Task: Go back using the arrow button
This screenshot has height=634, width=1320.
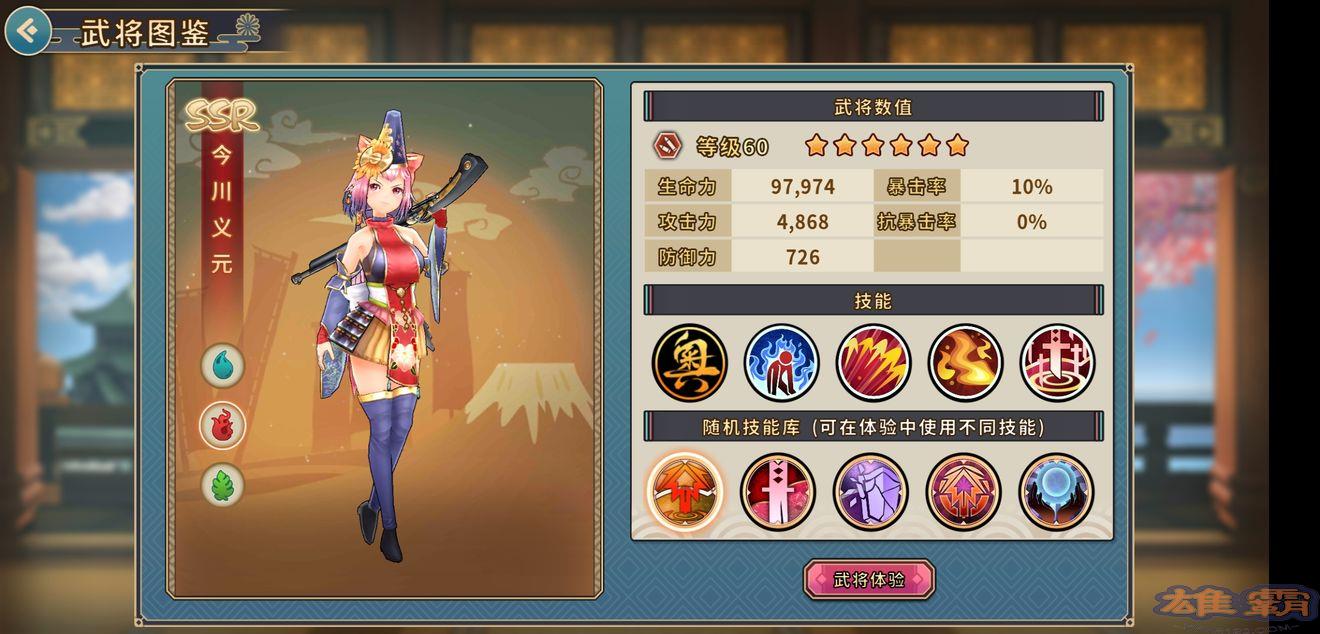Action: tap(28, 31)
